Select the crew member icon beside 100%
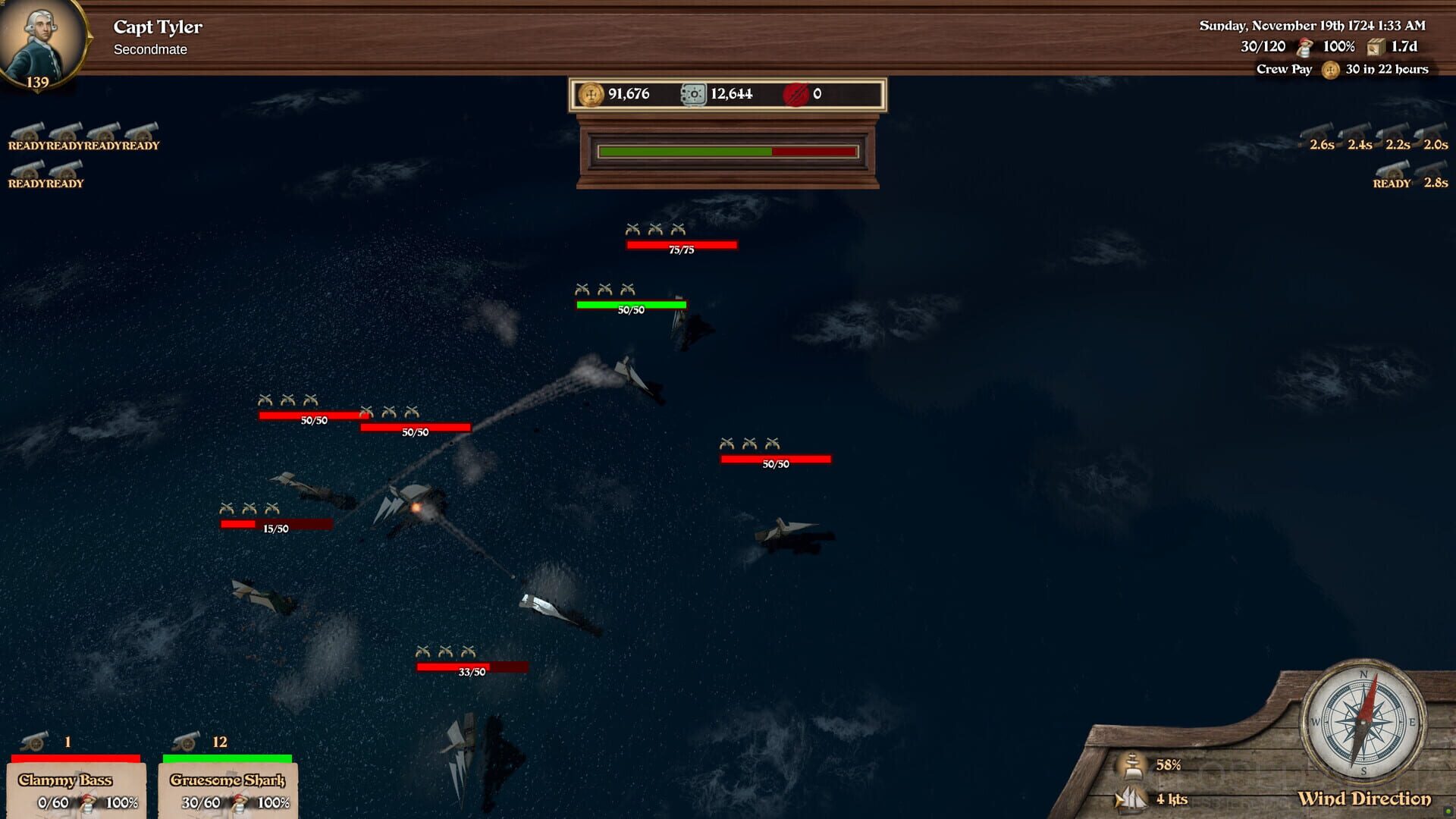Image resolution: width=1456 pixels, height=819 pixels. (x=1306, y=46)
